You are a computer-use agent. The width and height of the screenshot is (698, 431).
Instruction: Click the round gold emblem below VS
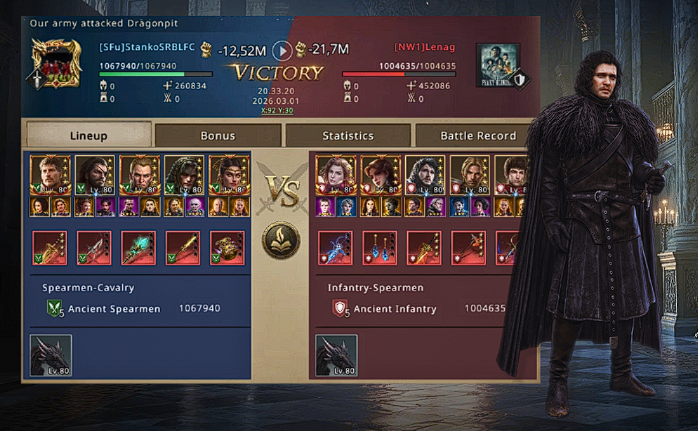[x=282, y=240]
